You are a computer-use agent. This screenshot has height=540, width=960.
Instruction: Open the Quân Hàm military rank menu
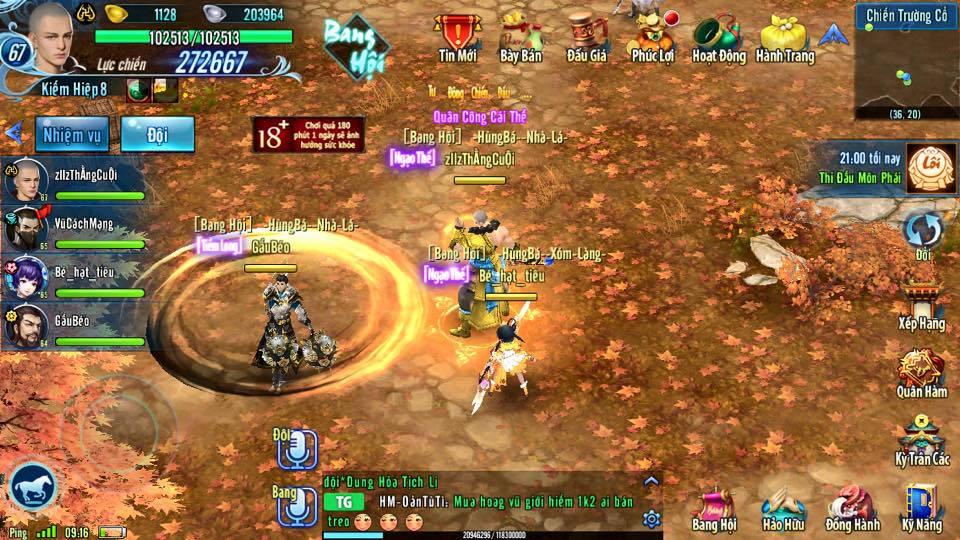click(x=921, y=374)
